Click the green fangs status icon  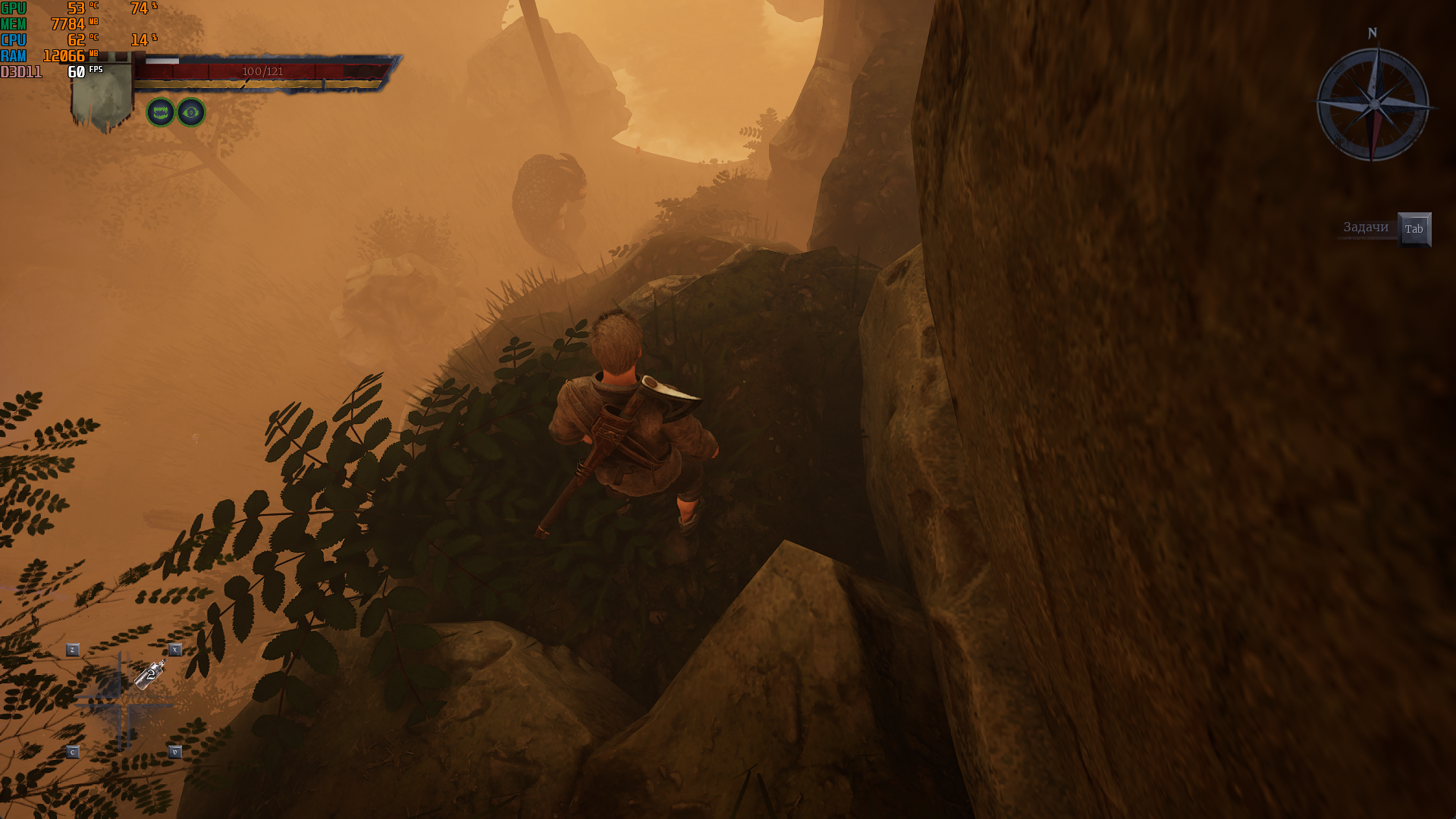click(161, 113)
